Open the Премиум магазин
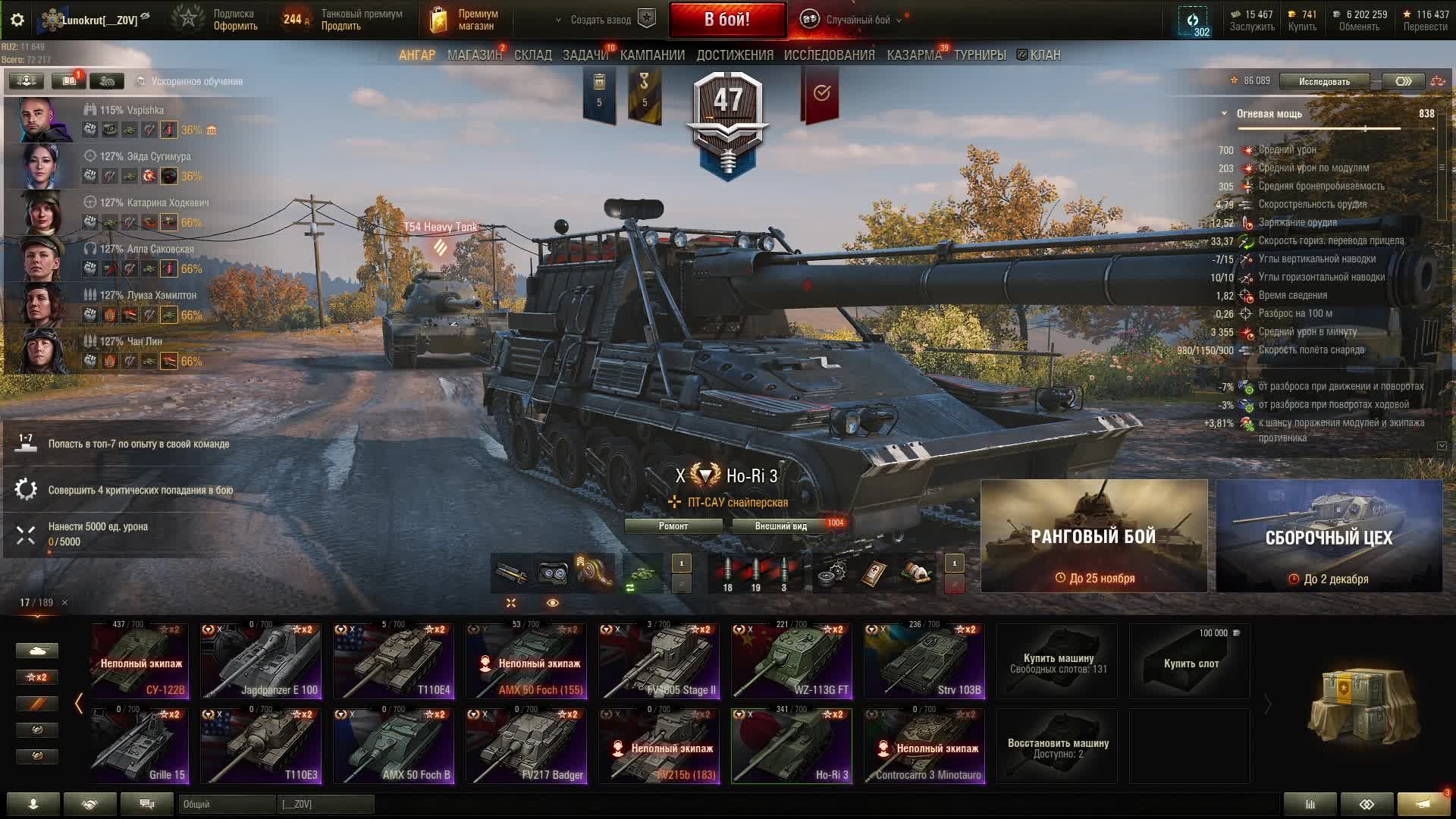 (x=464, y=20)
